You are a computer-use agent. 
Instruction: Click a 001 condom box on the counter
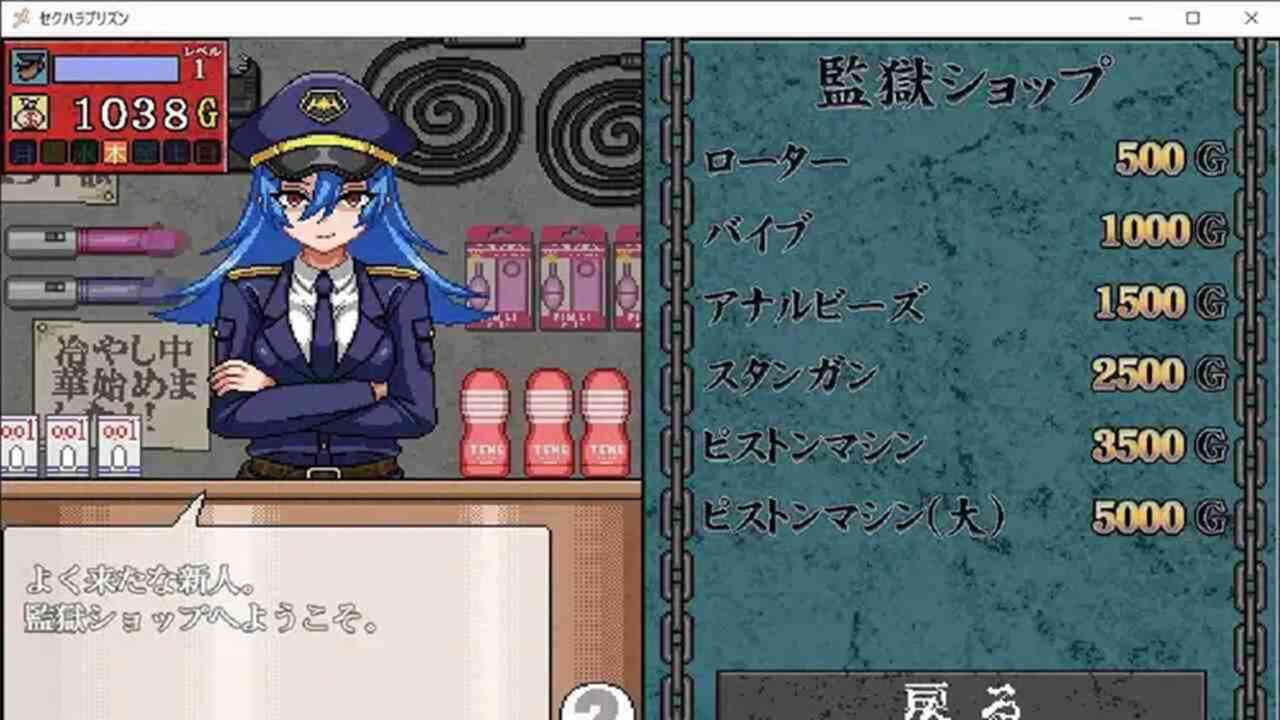pos(70,445)
